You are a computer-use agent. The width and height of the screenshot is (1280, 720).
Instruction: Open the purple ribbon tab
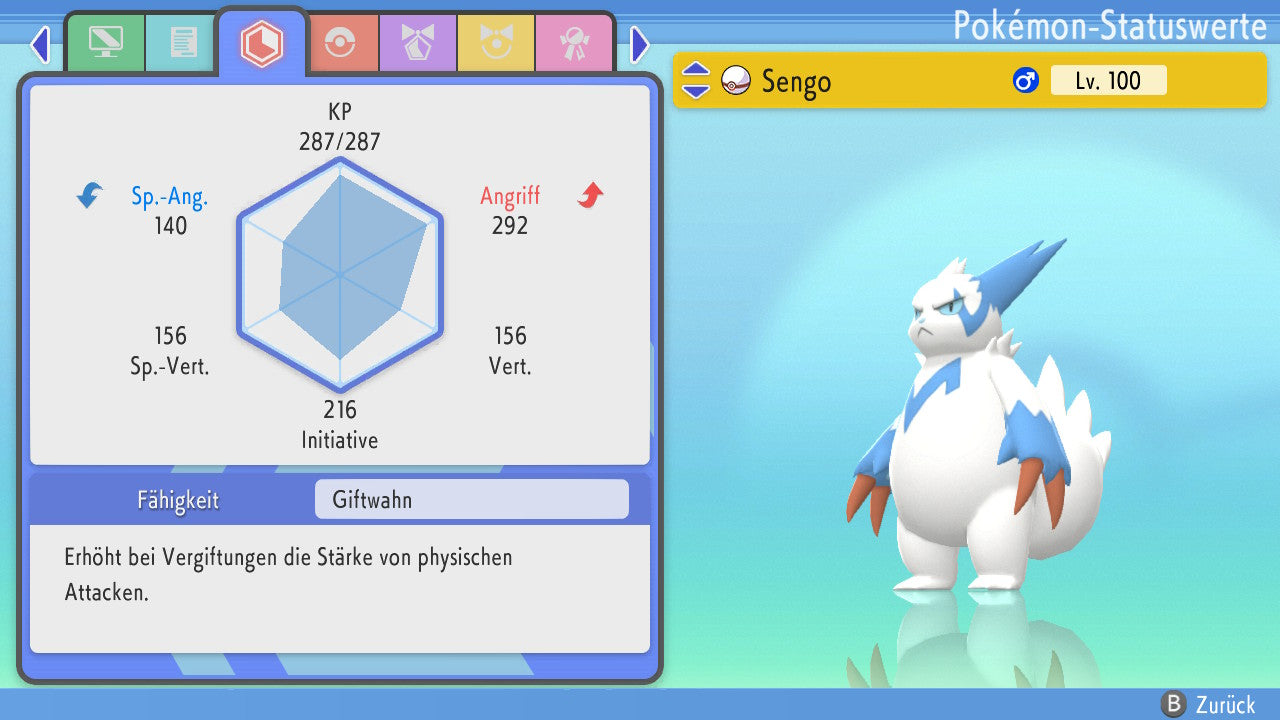[x=417, y=42]
